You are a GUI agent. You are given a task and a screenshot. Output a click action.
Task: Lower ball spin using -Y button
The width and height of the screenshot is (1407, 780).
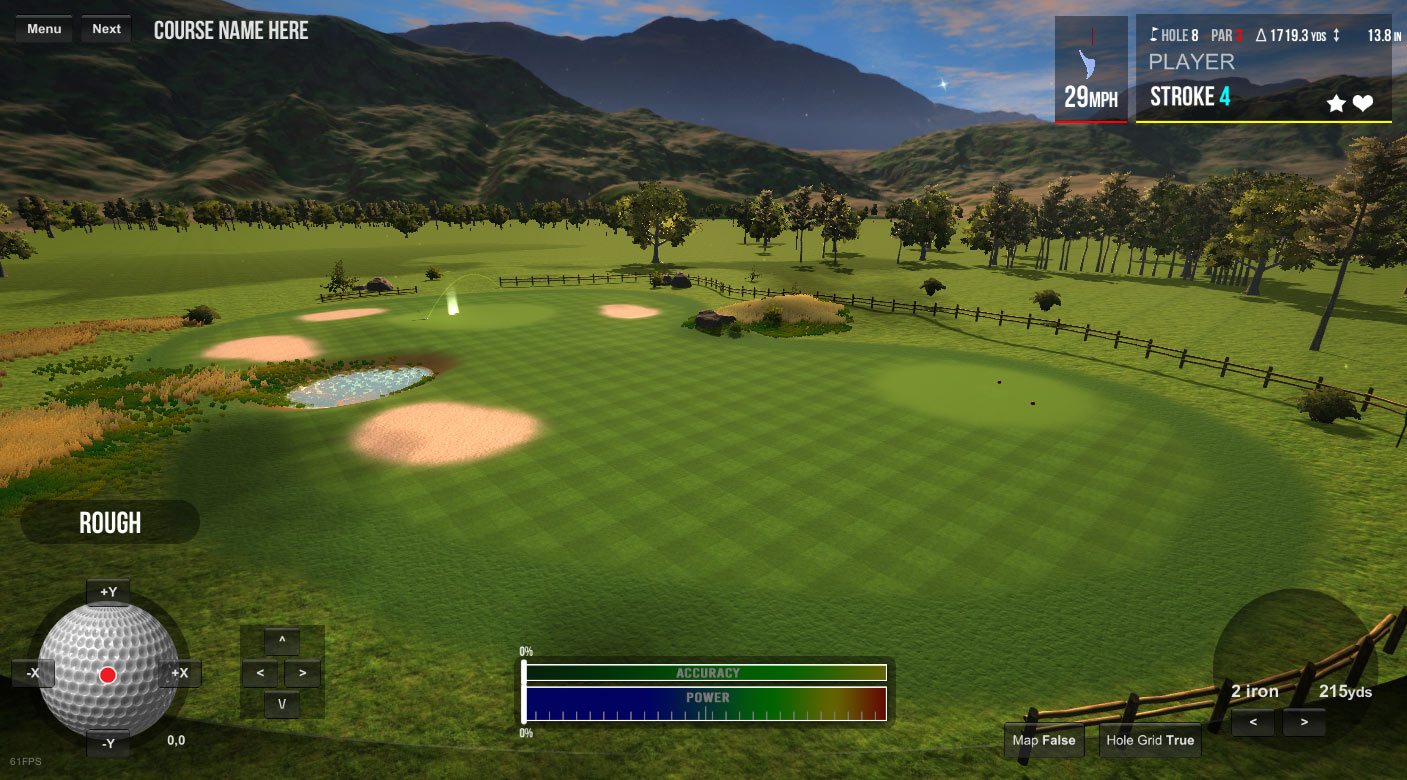point(108,743)
